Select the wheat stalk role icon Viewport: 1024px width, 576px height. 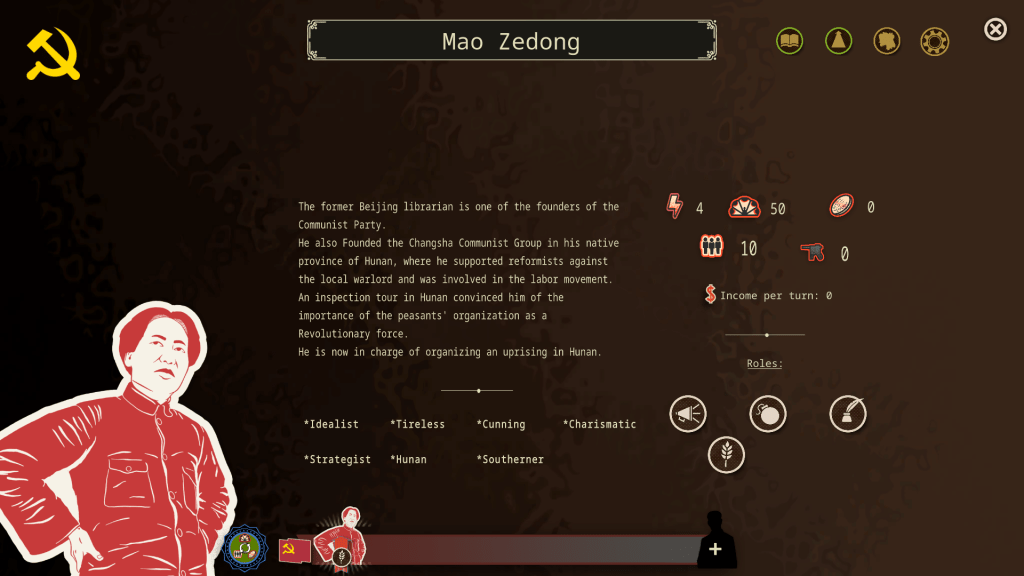click(726, 455)
